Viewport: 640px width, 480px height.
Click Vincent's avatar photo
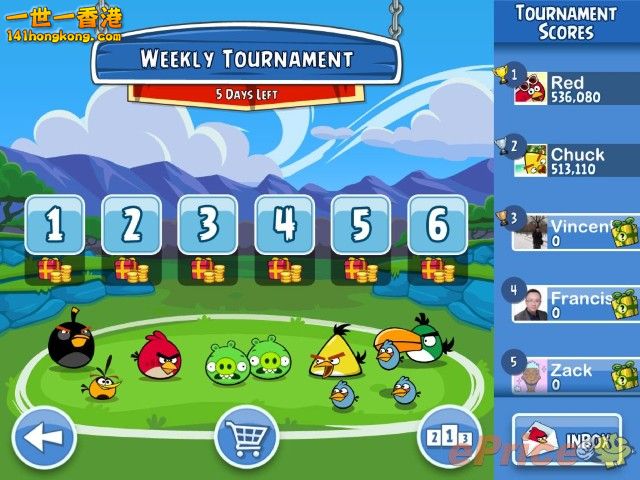(x=530, y=233)
